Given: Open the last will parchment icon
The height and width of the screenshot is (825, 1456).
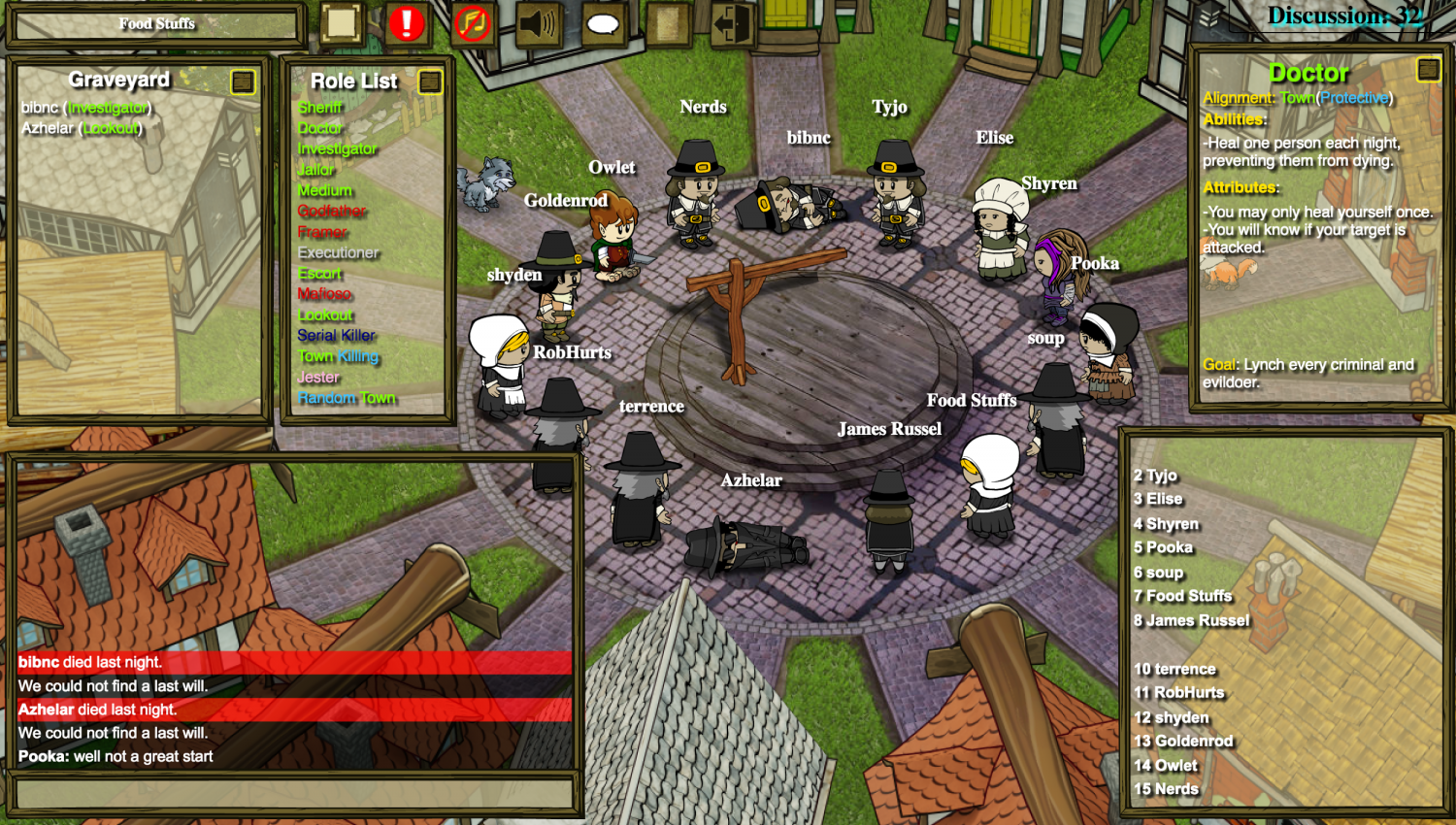Looking at the screenshot, I should coord(668,24).
